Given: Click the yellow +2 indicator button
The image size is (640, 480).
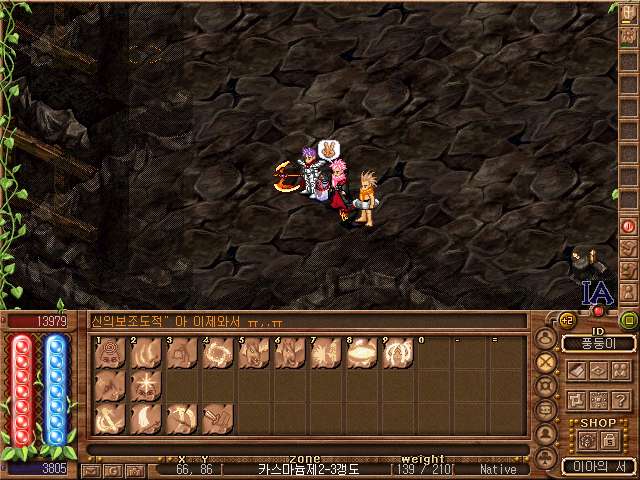Looking at the screenshot, I should click(565, 319).
